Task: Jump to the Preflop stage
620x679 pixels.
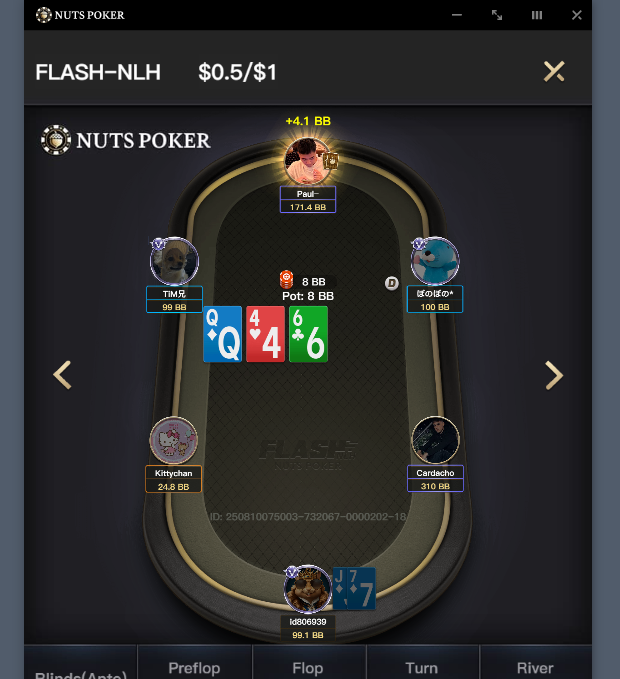Action: coord(194,667)
